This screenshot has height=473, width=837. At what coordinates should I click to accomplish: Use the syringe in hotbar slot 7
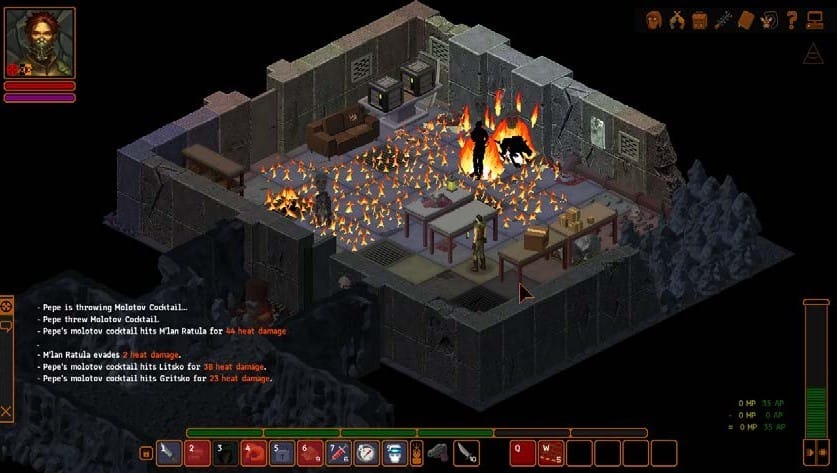(339, 453)
